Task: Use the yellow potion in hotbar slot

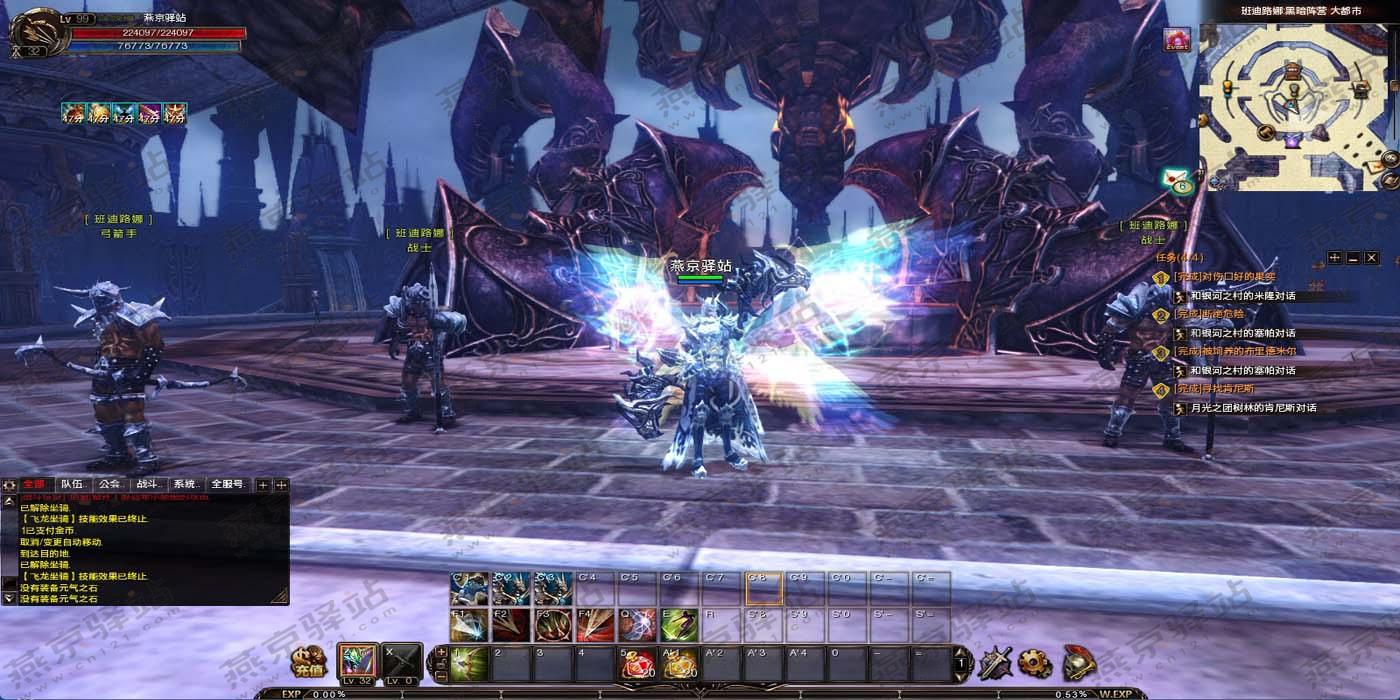Action: [x=679, y=664]
